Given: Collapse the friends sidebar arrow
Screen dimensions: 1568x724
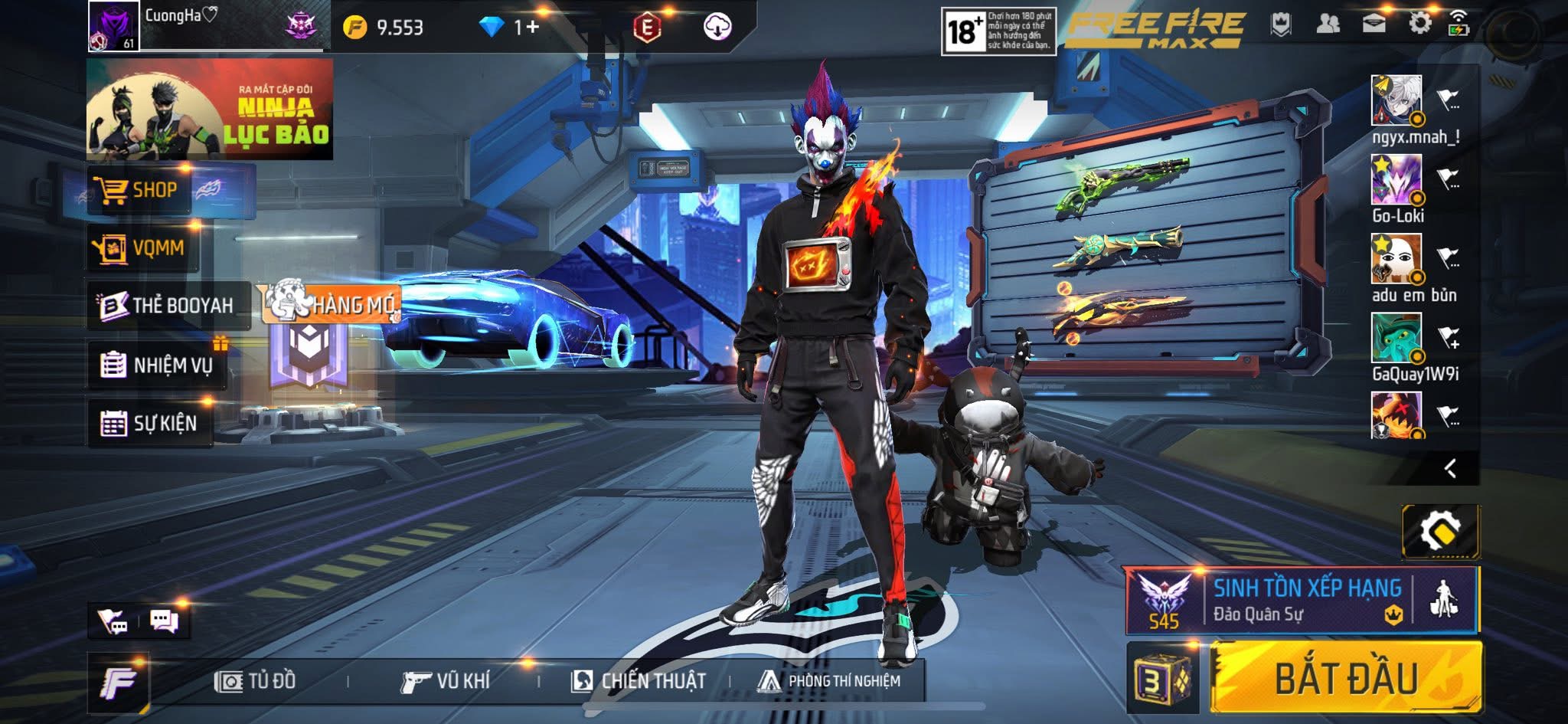Looking at the screenshot, I should [1449, 468].
